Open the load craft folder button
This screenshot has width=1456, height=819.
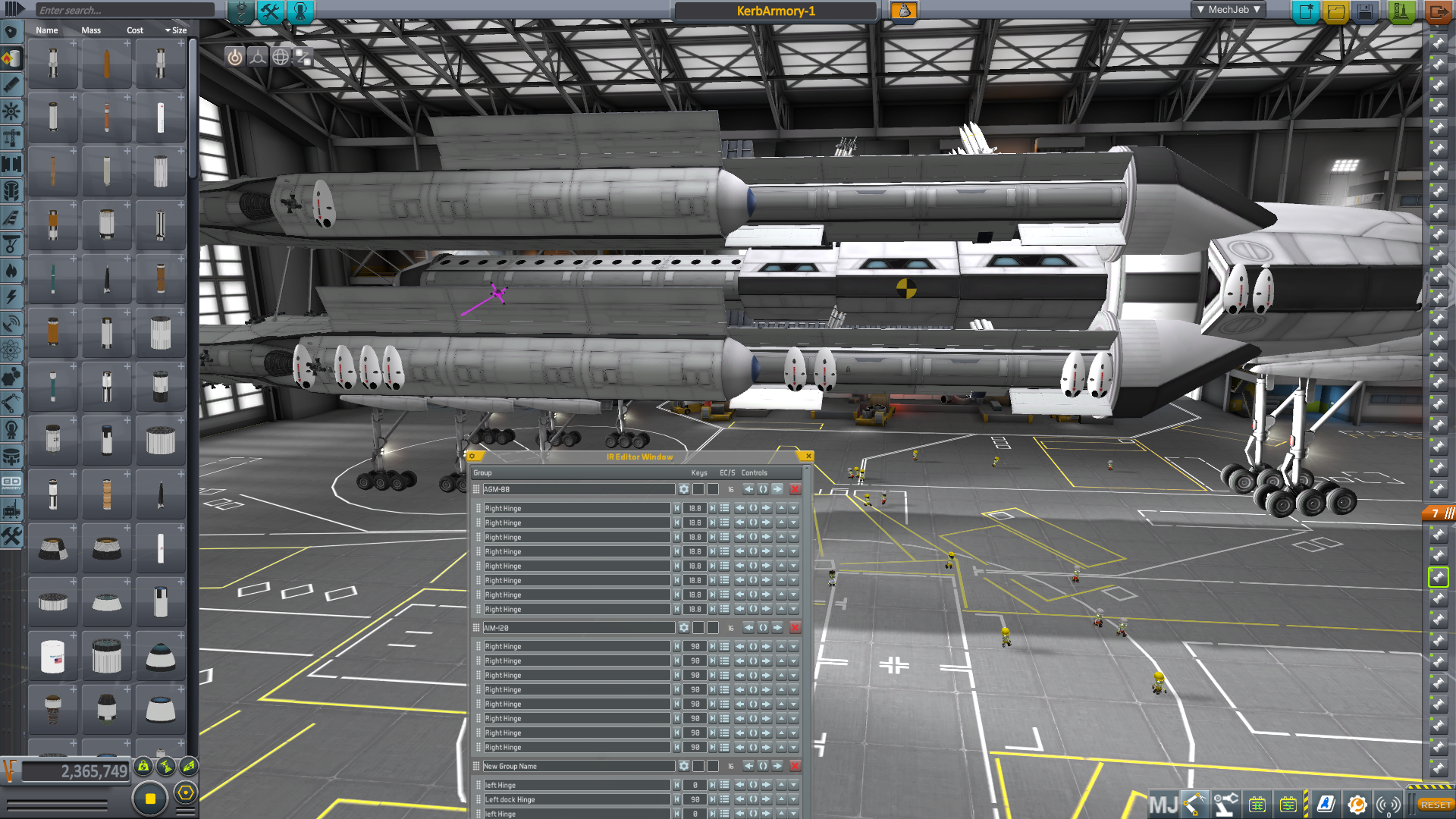click(x=1335, y=11)
